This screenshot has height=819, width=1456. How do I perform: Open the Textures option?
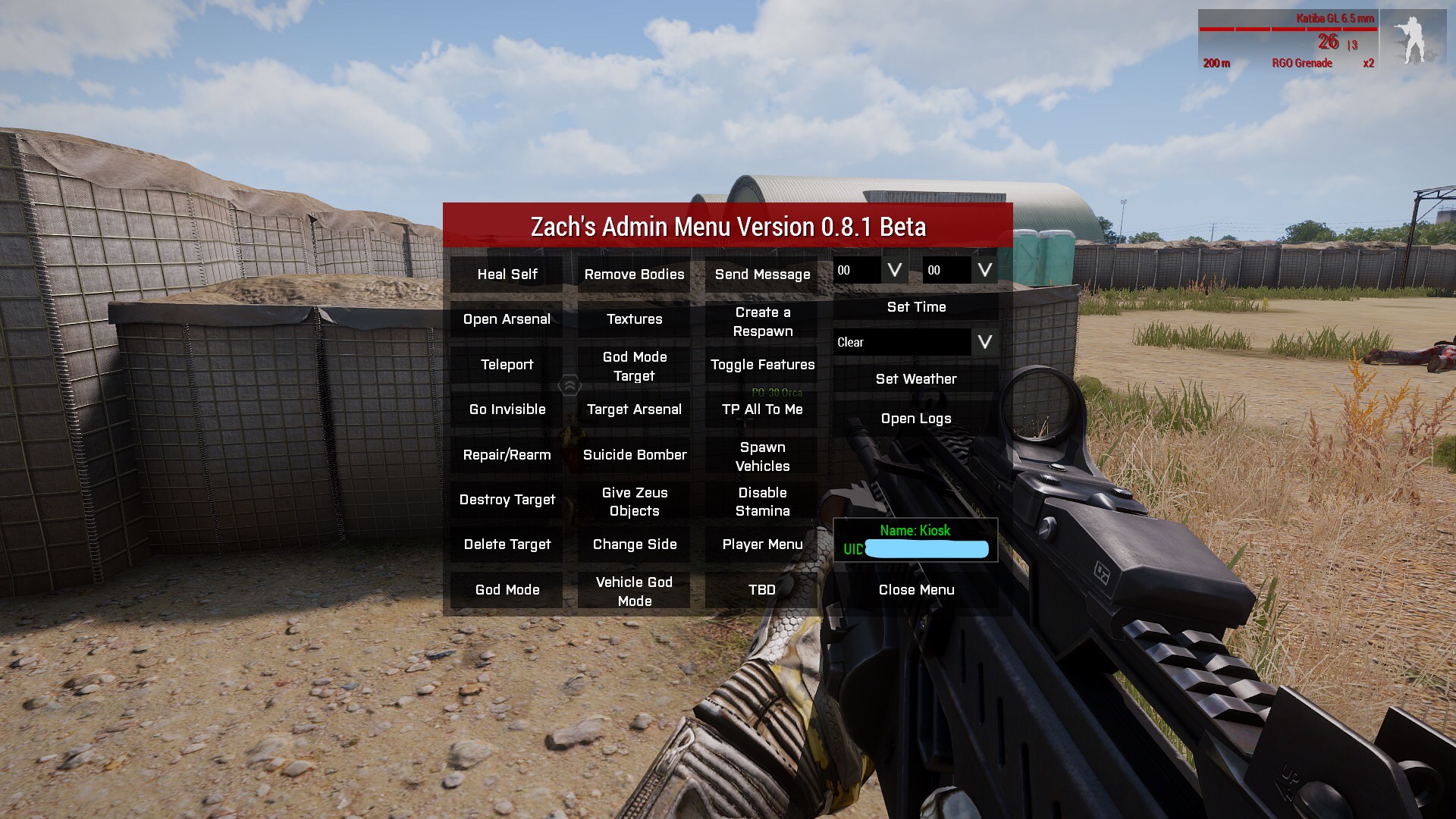tap(634, 319)
